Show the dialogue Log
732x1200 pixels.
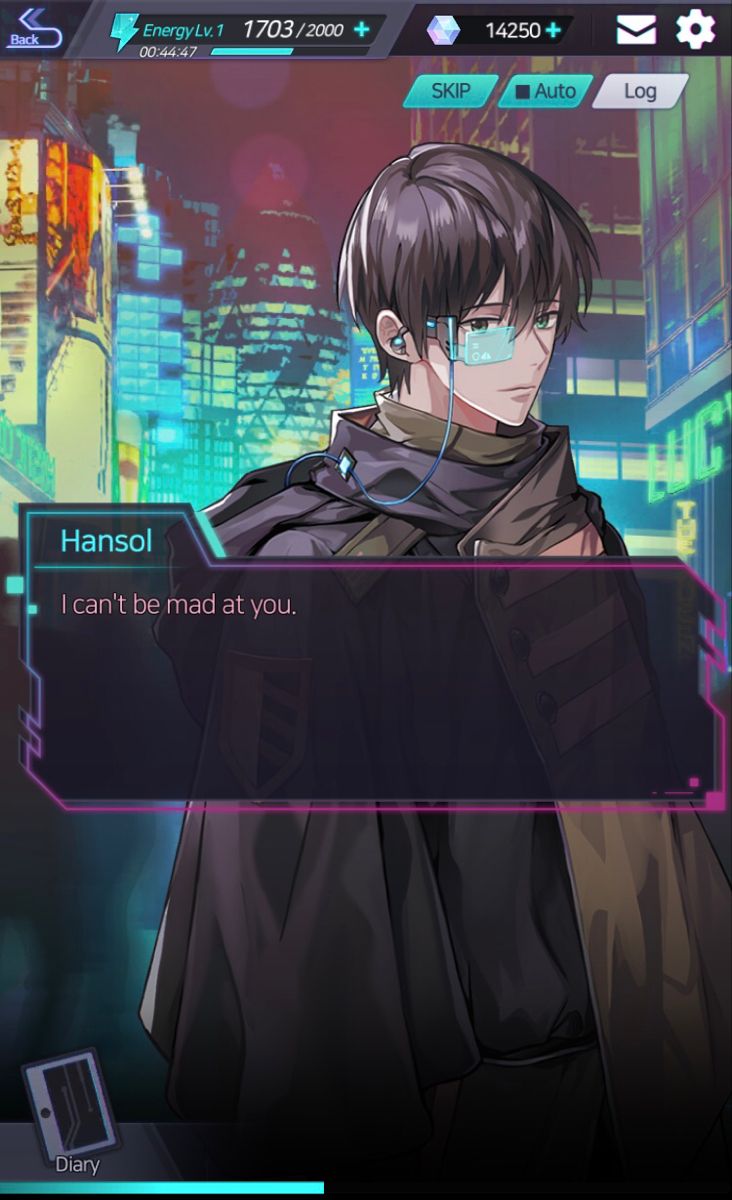click(x=639, y=91)
